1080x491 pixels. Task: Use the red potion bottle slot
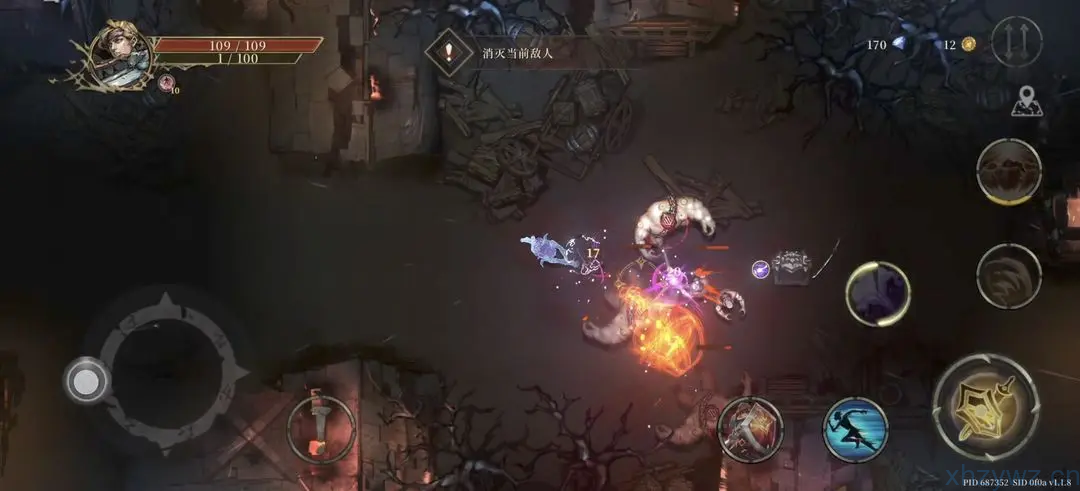320,429
